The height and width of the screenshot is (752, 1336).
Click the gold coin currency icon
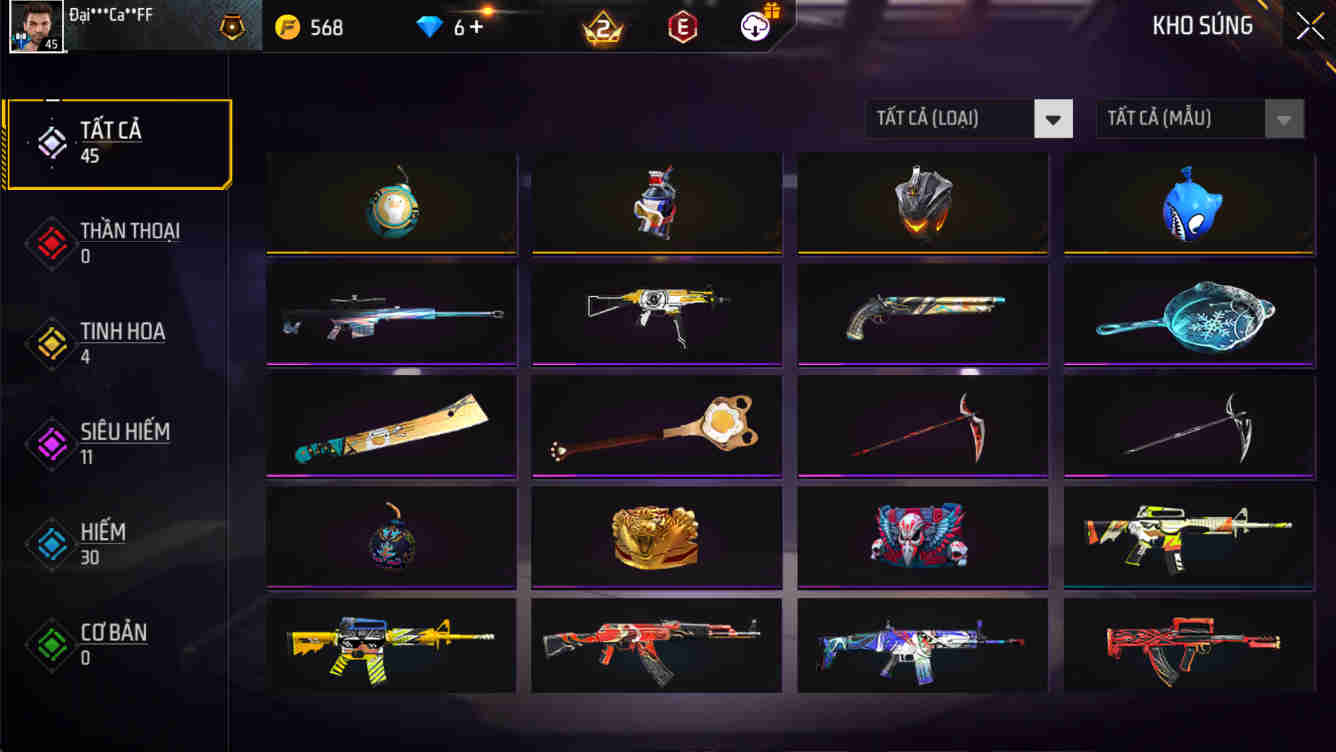click(286, 27)
